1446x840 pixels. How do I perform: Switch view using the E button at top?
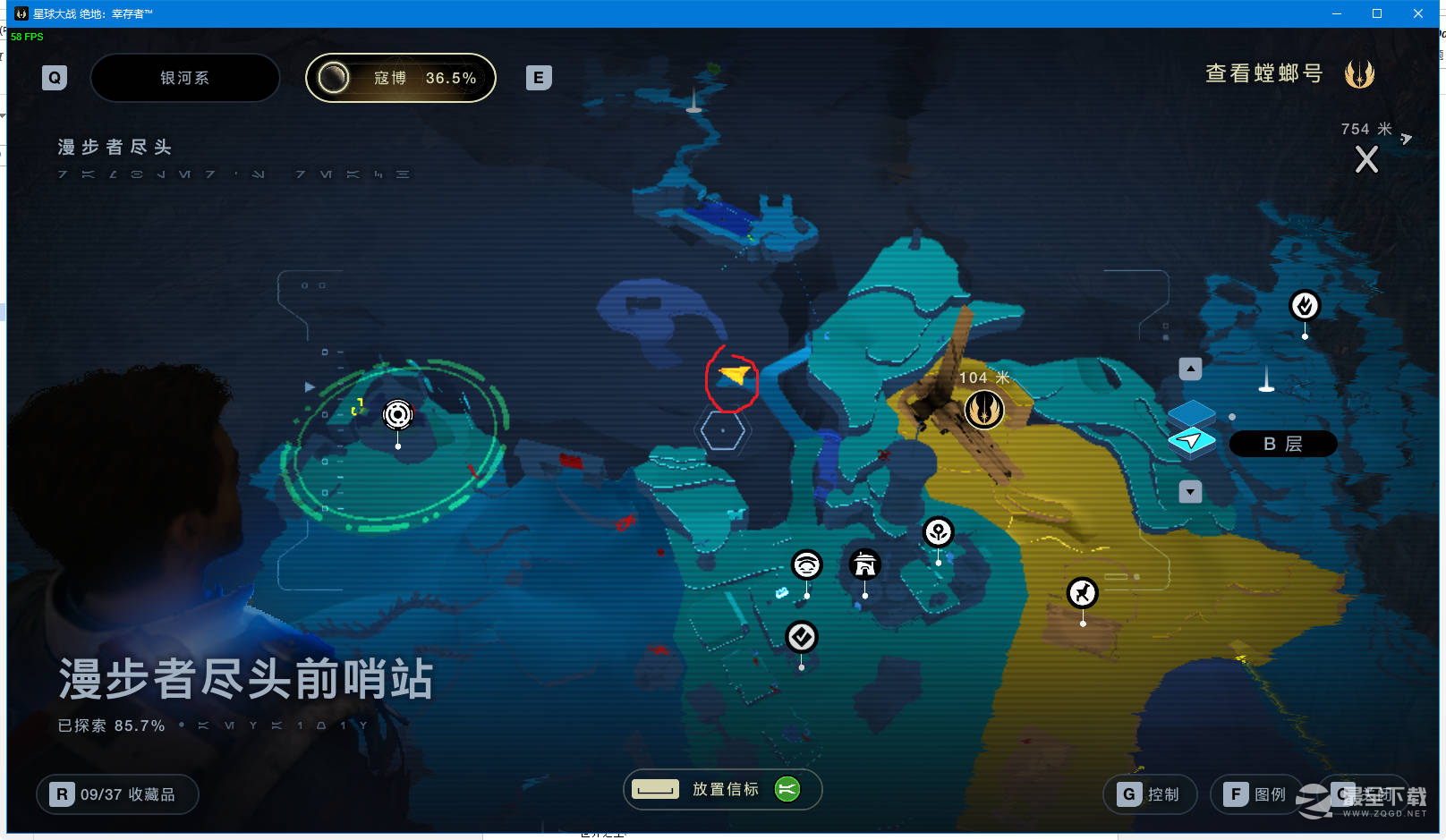tap(538, 78)
